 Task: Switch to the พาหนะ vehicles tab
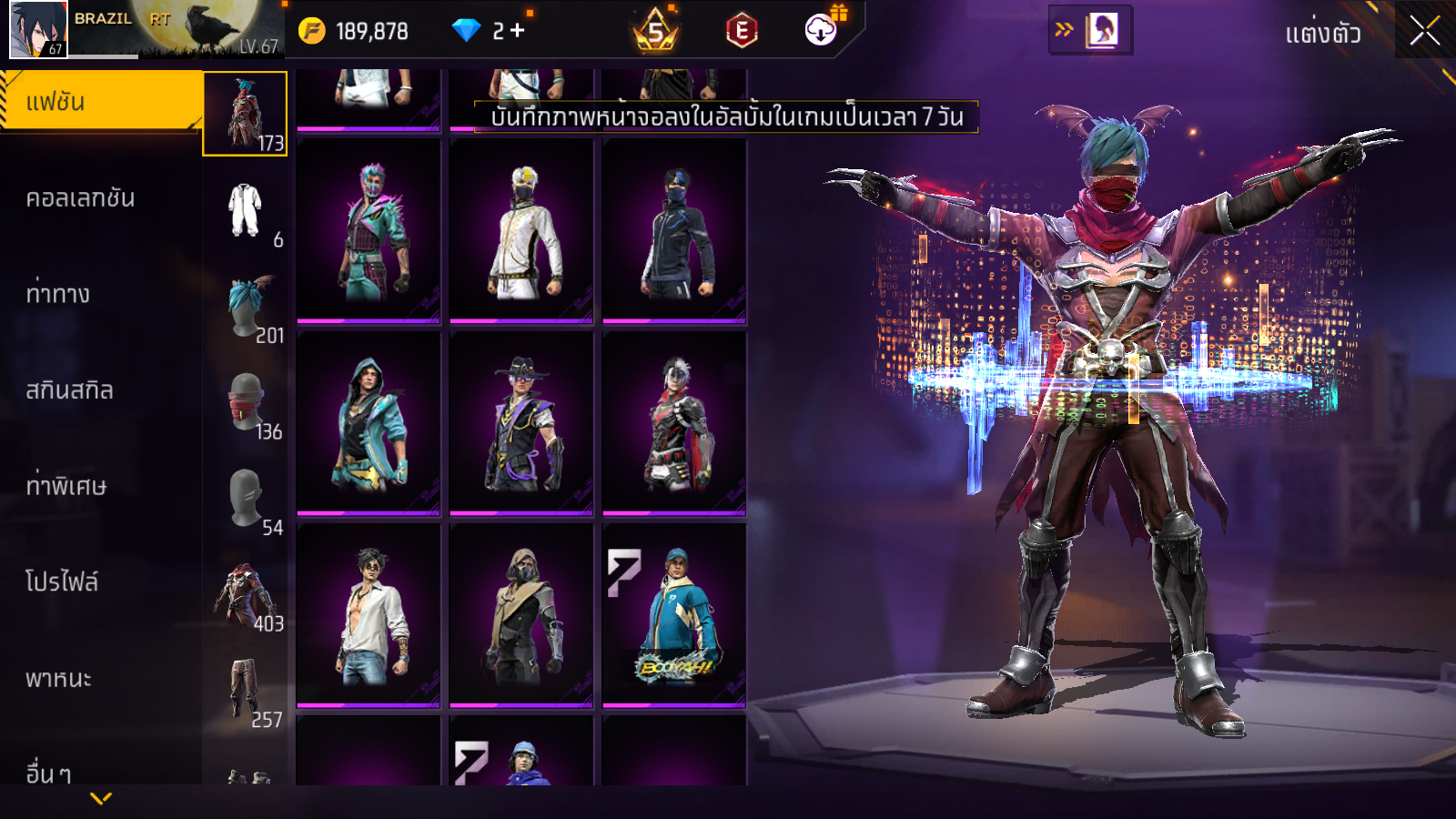(59, 679)
